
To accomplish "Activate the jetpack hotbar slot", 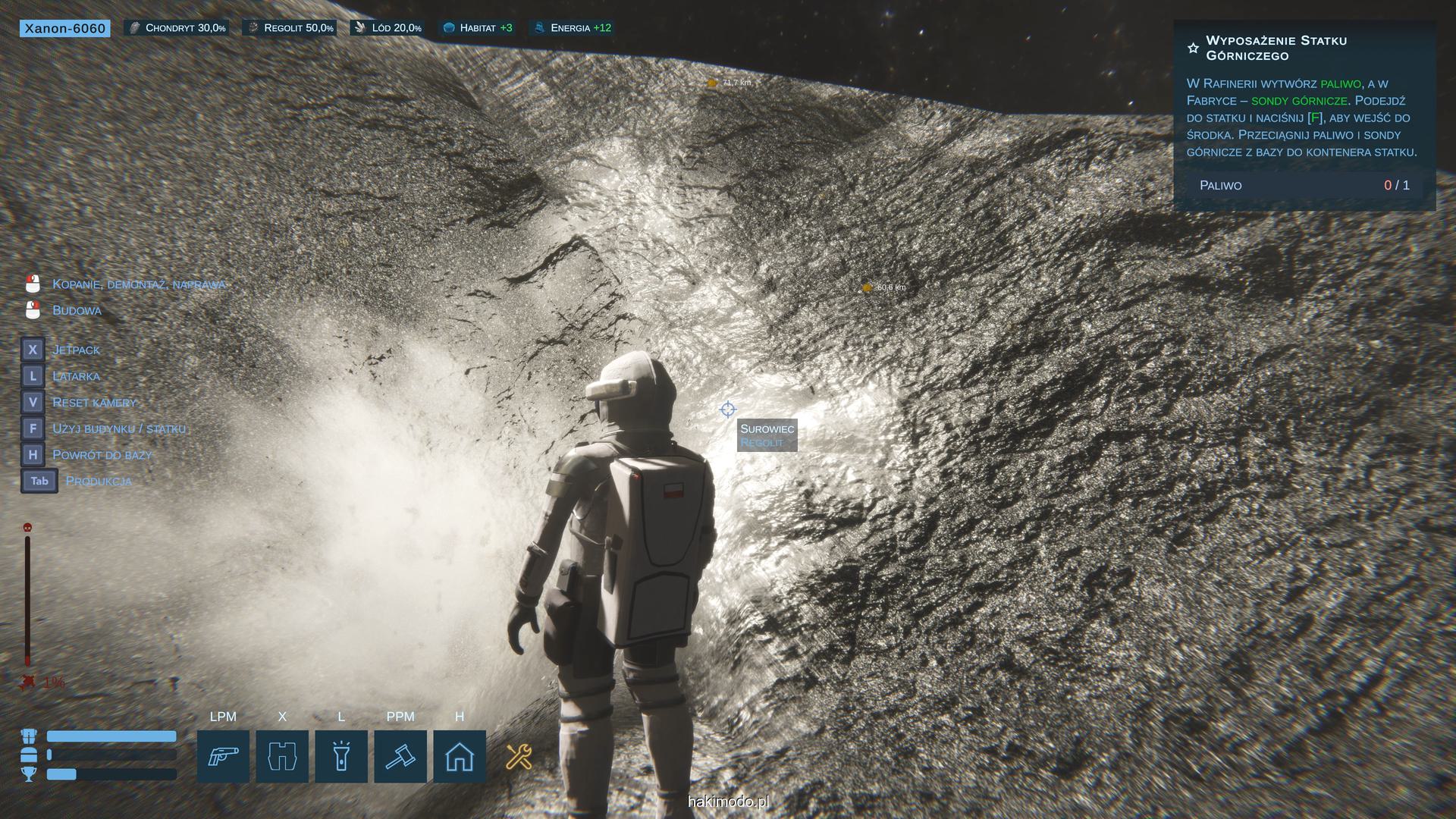I will (x=282, y=756).
